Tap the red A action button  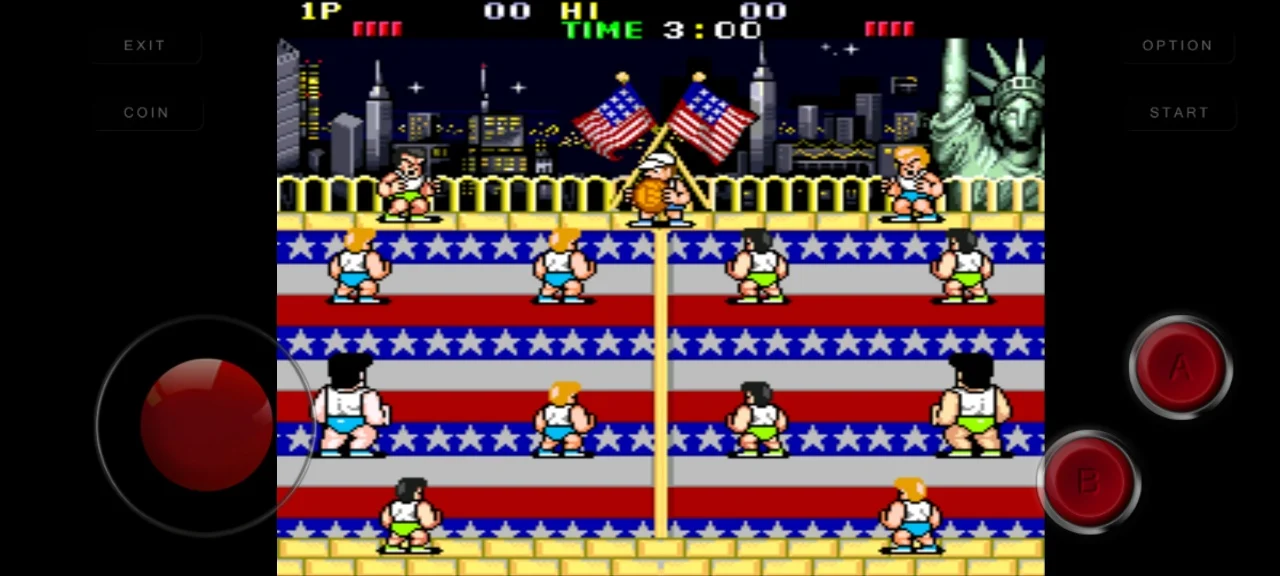pyautogui.click(x=1180, y=368)
